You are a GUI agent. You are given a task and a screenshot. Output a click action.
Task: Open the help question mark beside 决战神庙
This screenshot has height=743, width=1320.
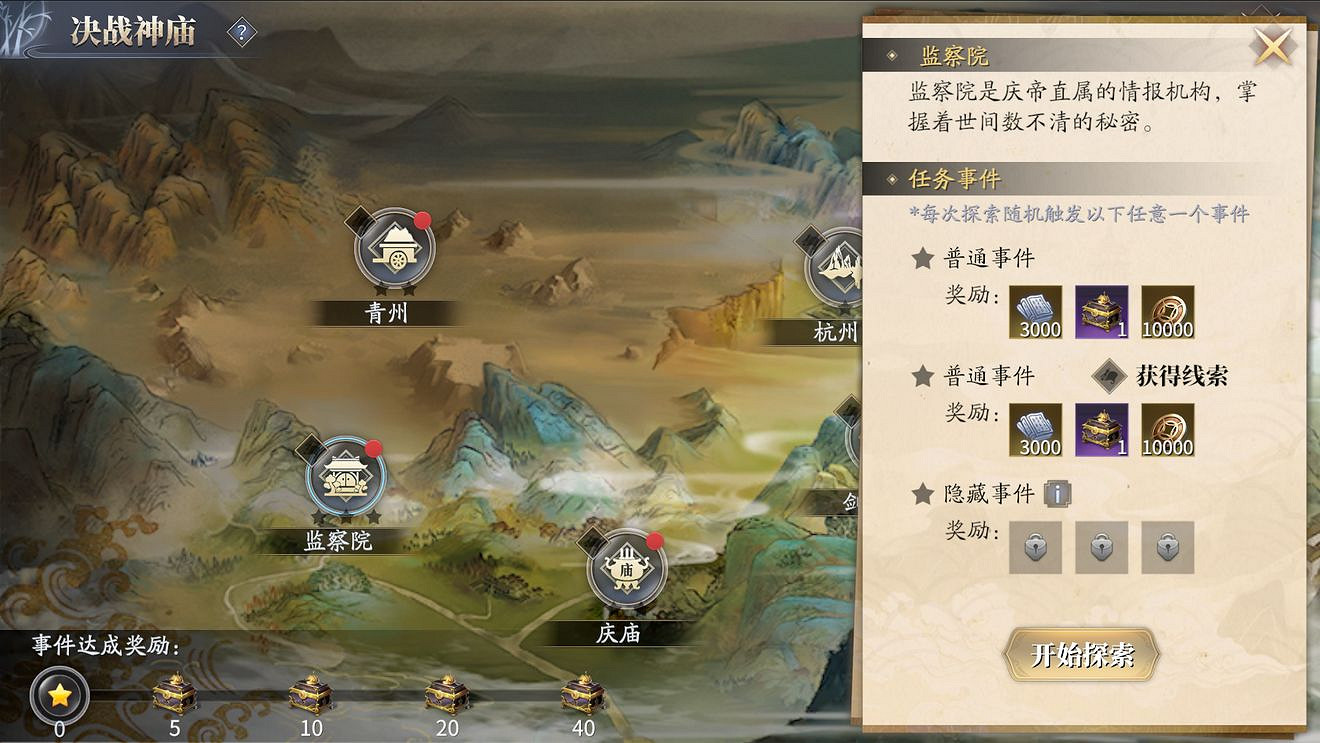tap(240, 31)
